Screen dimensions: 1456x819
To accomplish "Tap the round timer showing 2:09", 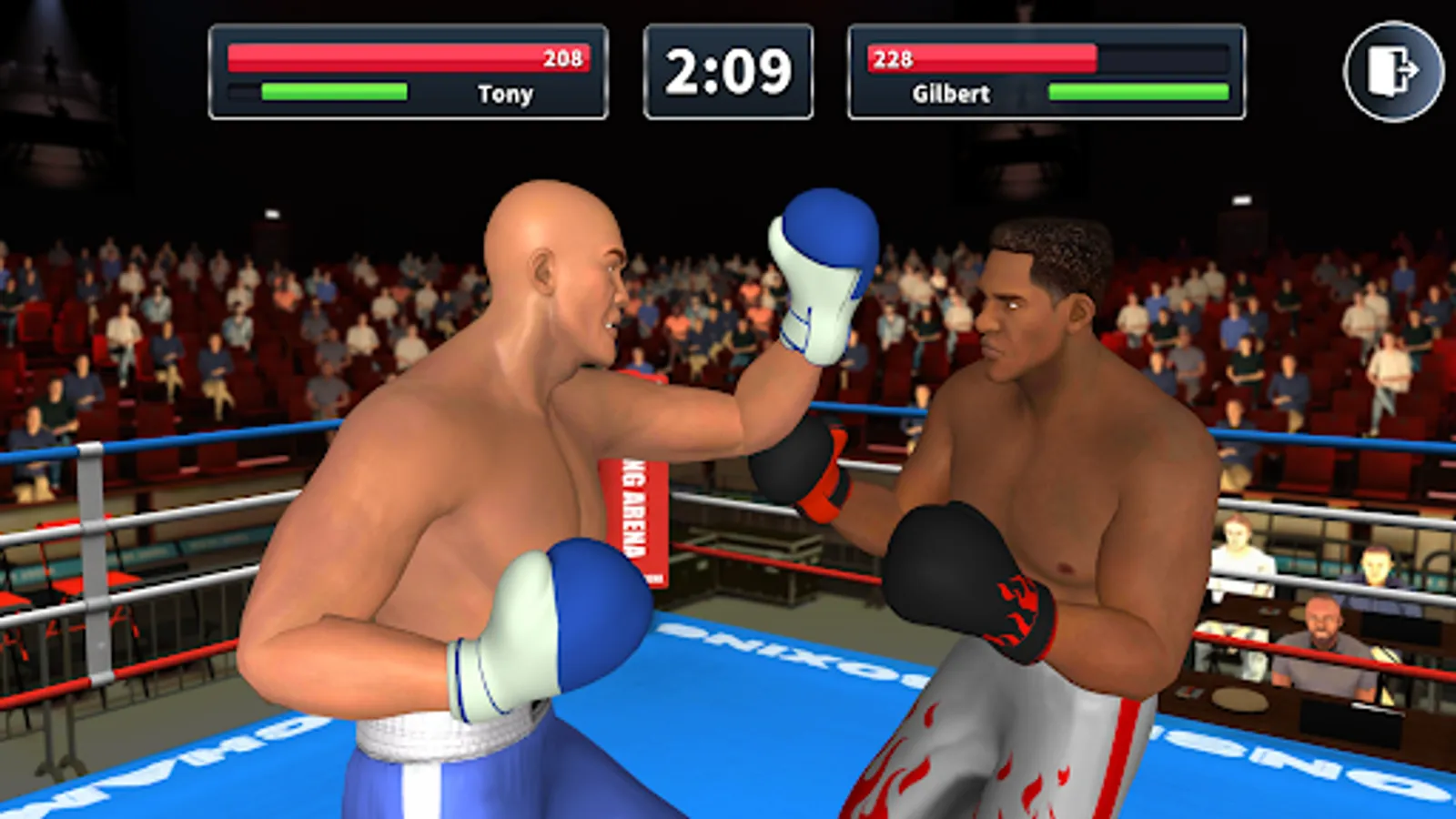I will (728, 71).
